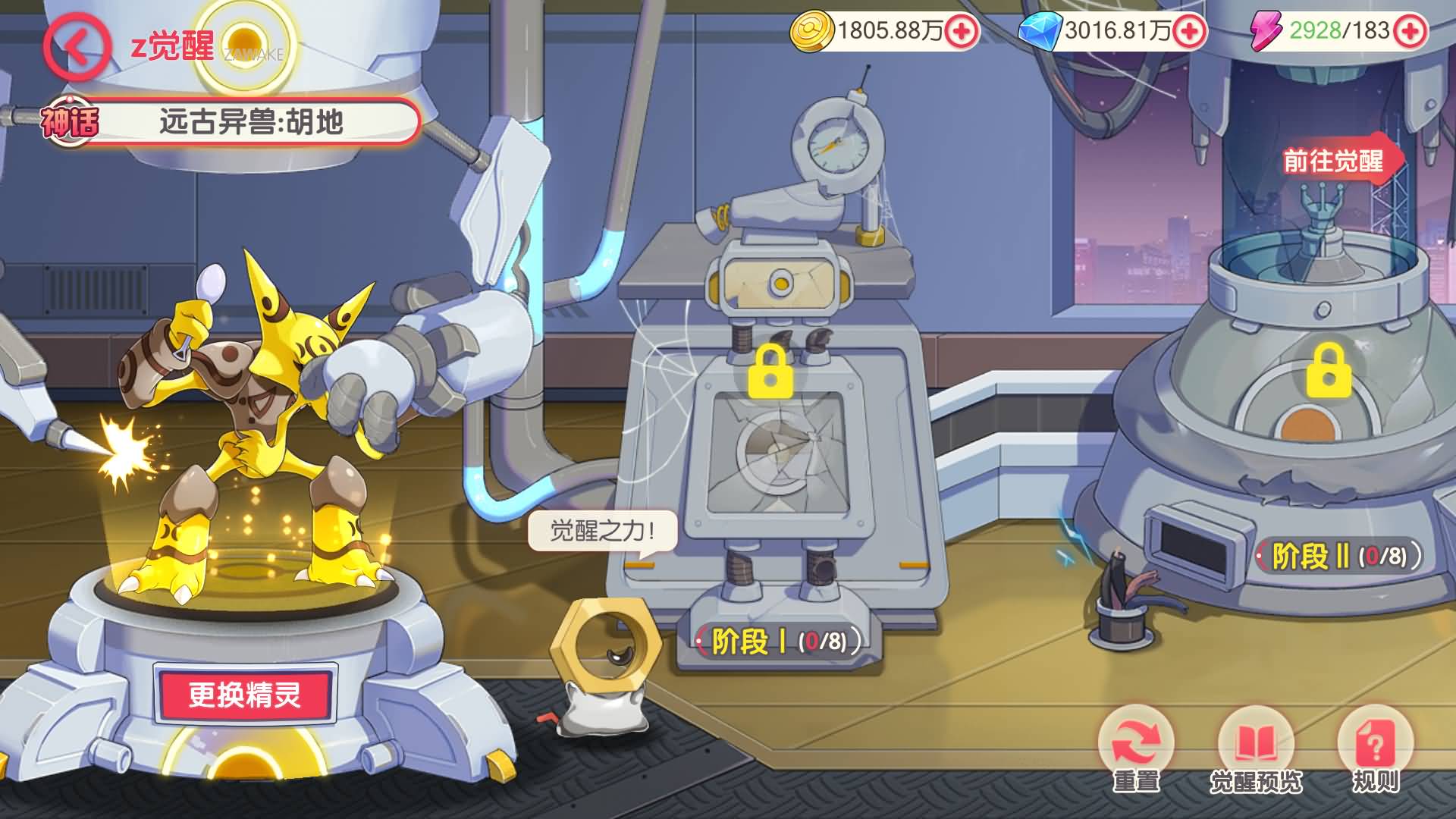Add more blue diamonds with plus button

point(1190,32)
